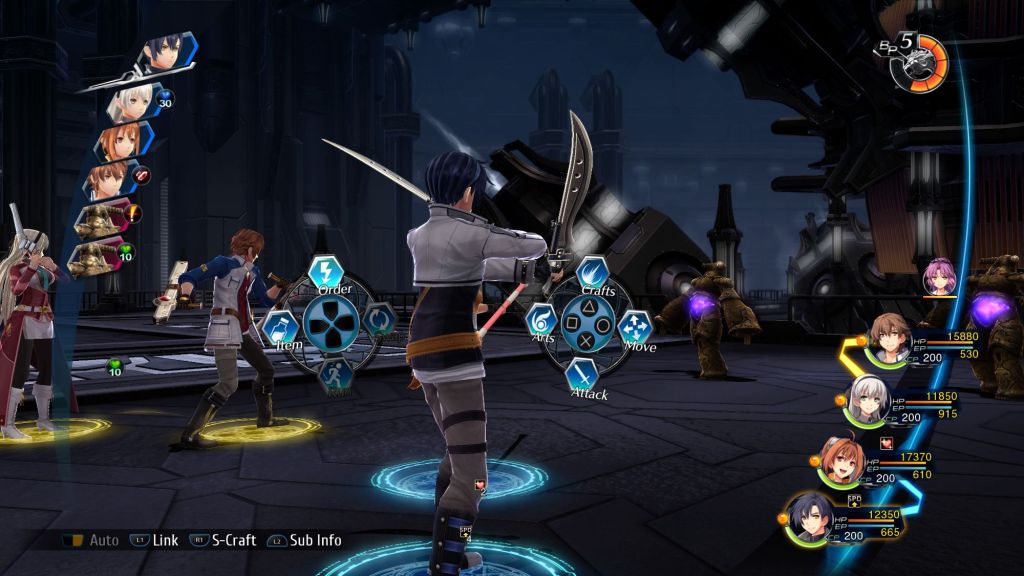Select silver-haired party member with 11850 HP
The image size is (1024, 576).
coord(867,400)
